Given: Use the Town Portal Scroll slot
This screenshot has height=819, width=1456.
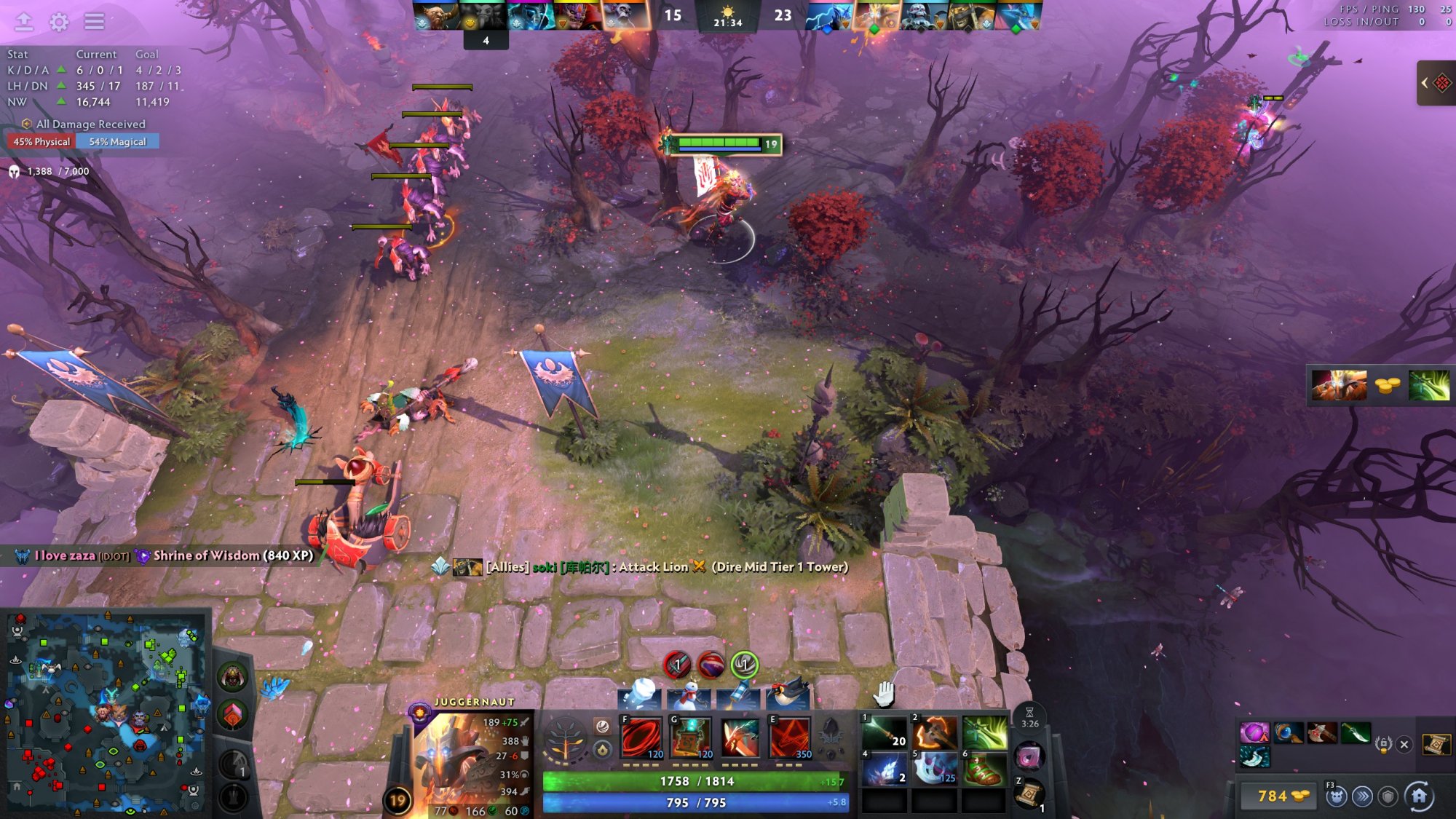Looking at the screenshot, I should (1029, 793).
